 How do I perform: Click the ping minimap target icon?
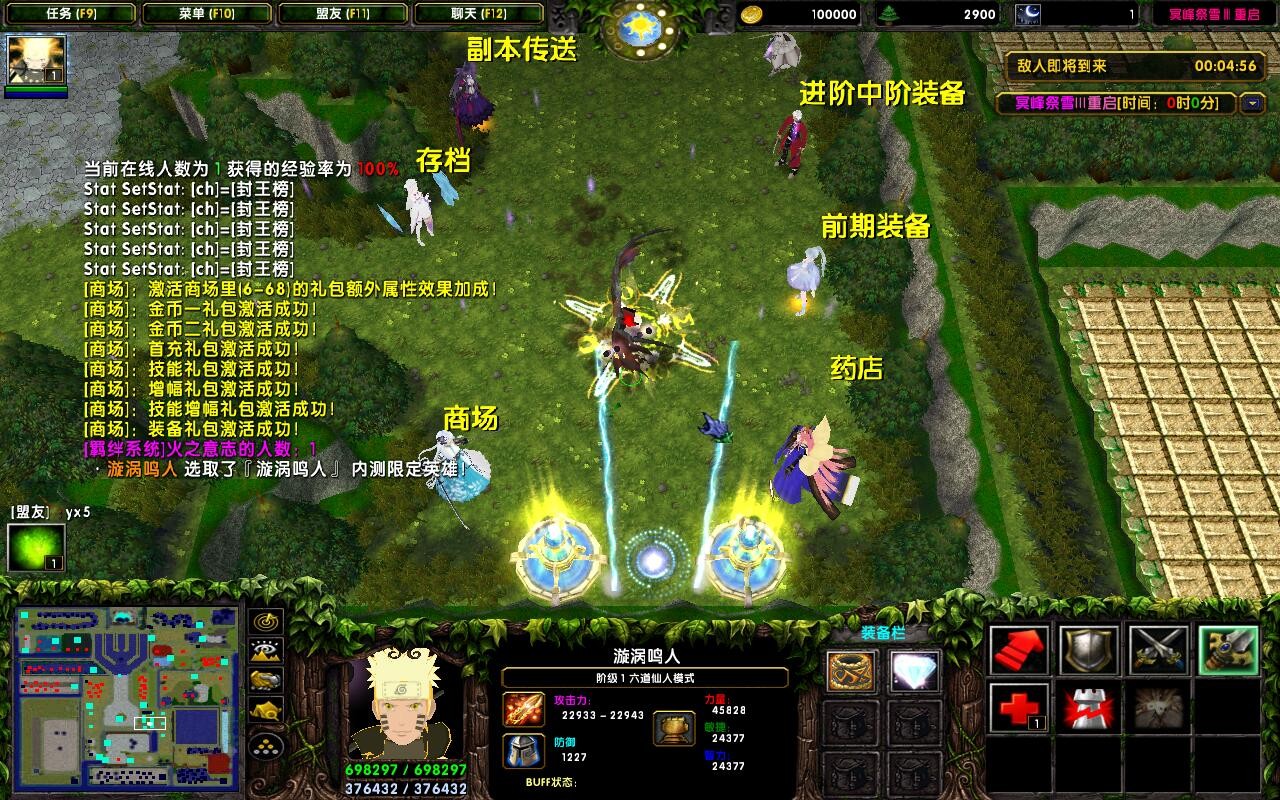pos(265,622)
